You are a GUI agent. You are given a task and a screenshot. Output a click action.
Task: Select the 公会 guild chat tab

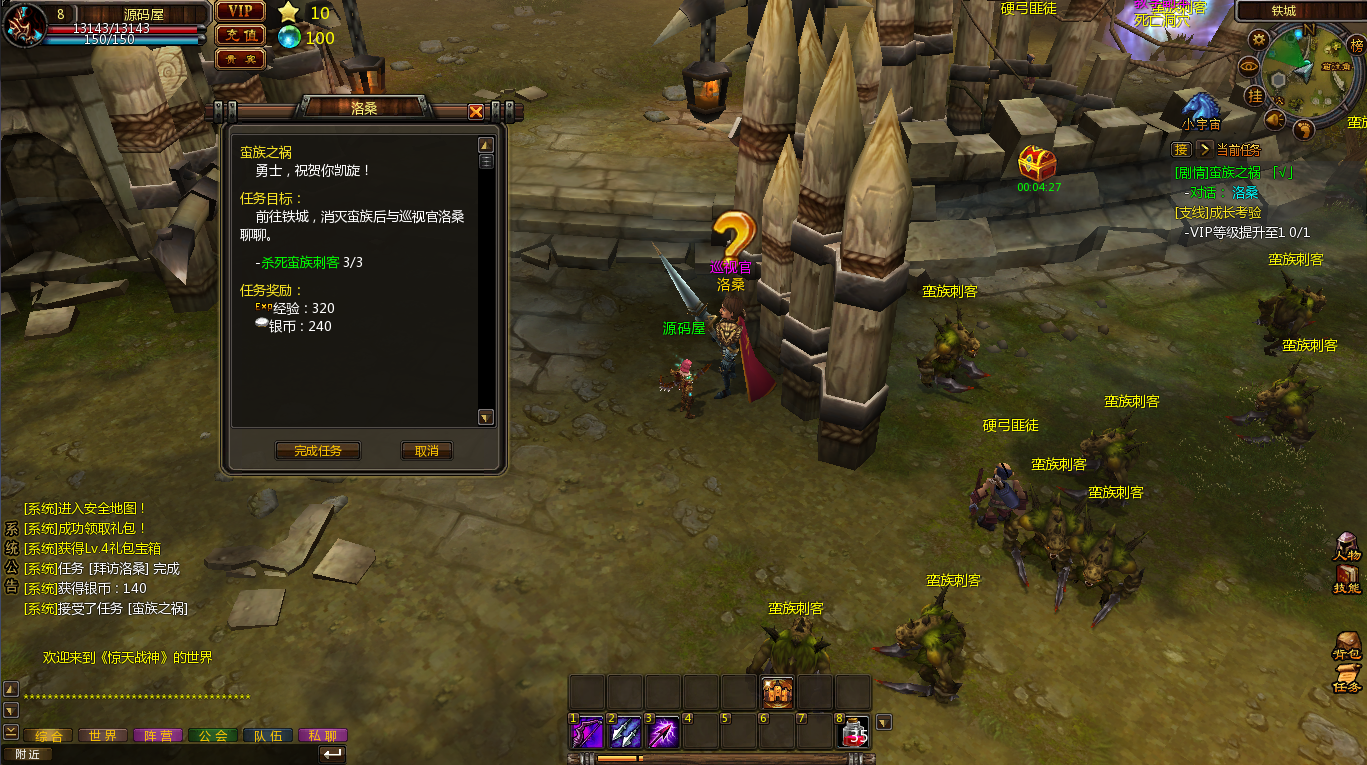tap(212, 735)
